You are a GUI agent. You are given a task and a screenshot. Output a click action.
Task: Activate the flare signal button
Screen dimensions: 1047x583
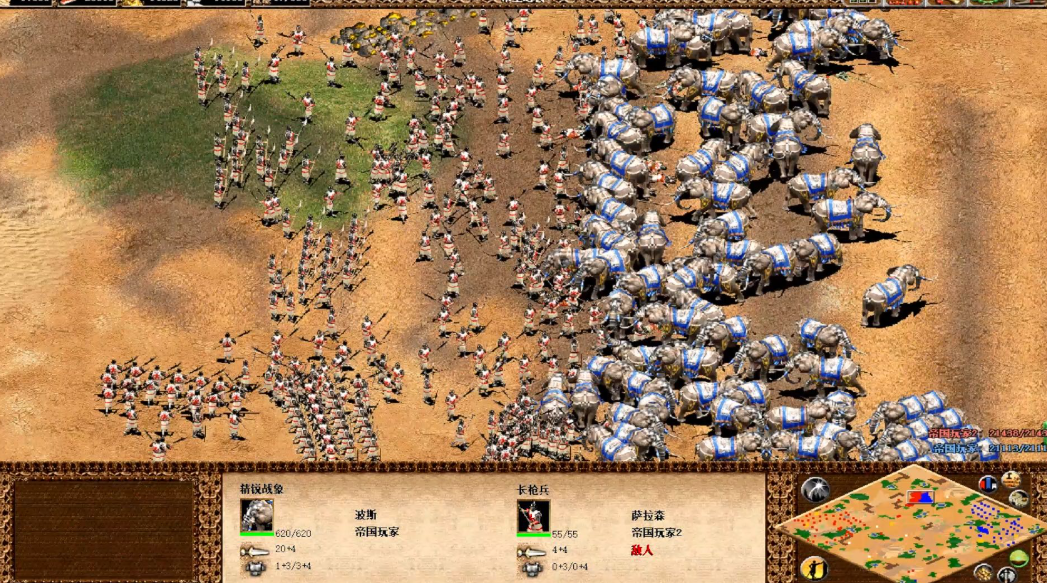[815, 491]
